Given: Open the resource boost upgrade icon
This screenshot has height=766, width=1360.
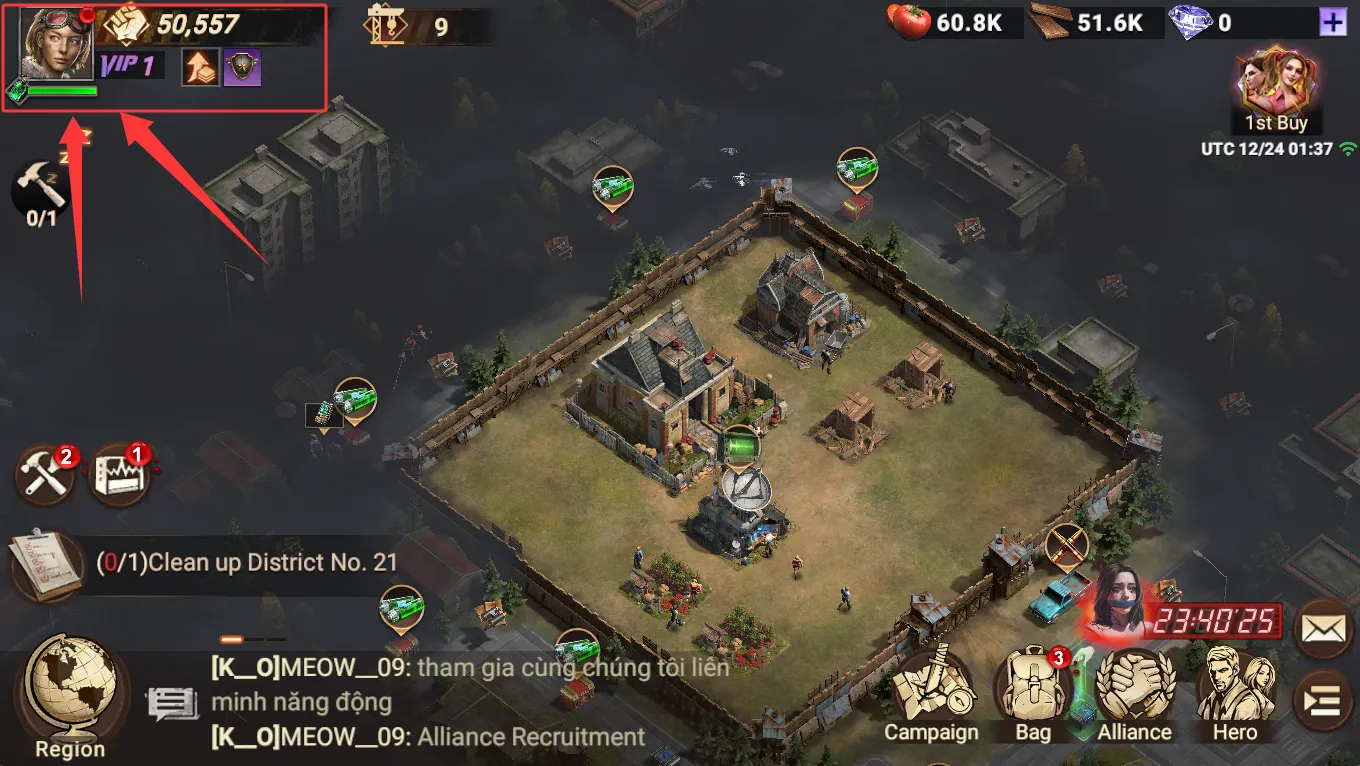Looking at the screenshot, I should click(200, 67).
